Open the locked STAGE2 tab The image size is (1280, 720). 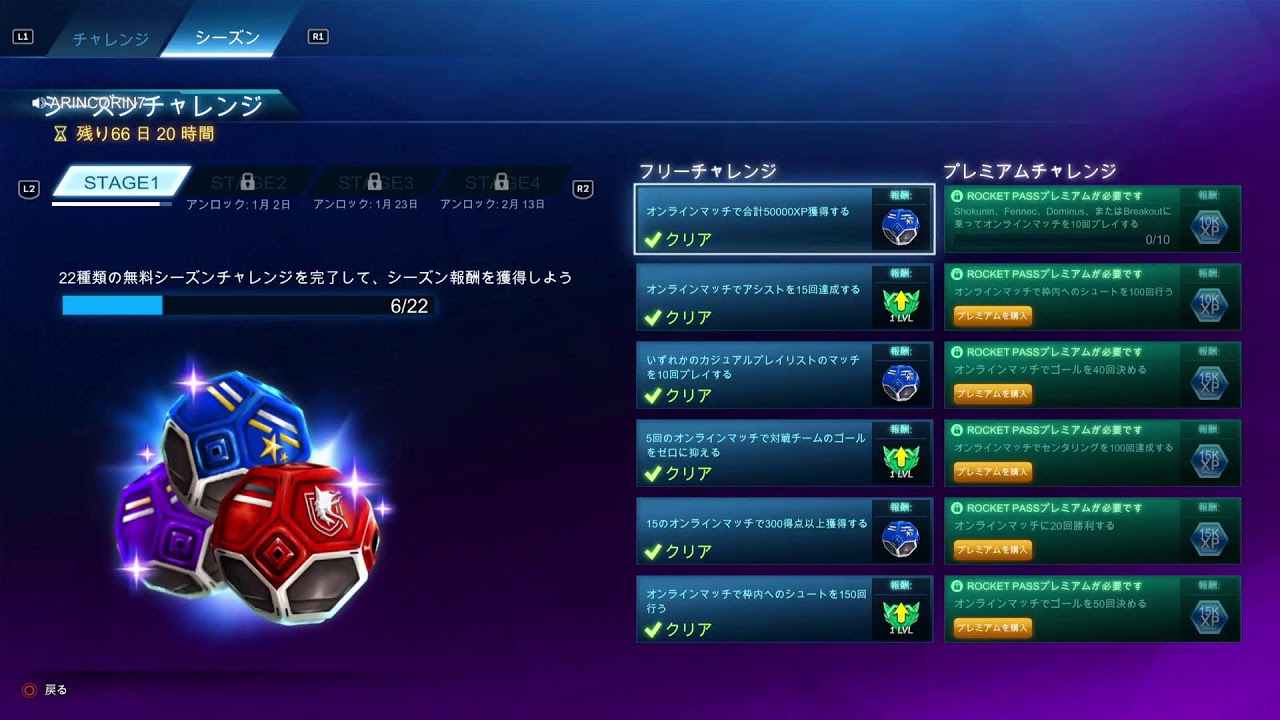click(248, 183)
